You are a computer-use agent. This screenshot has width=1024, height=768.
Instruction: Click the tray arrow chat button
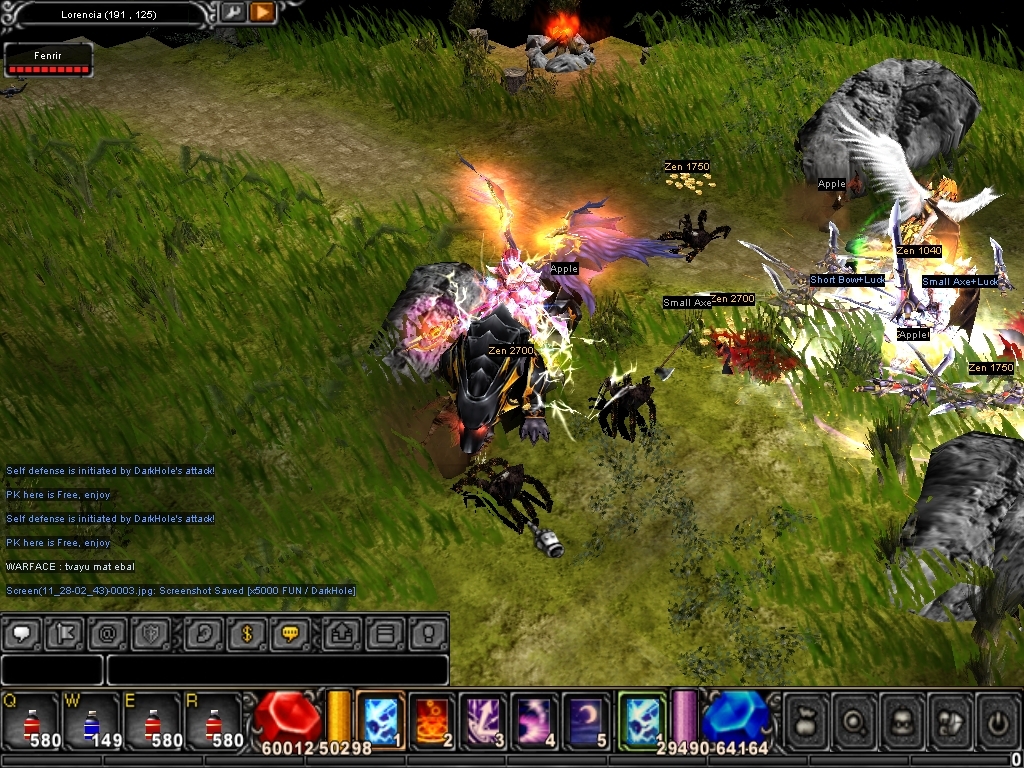(x=341, y=633)
